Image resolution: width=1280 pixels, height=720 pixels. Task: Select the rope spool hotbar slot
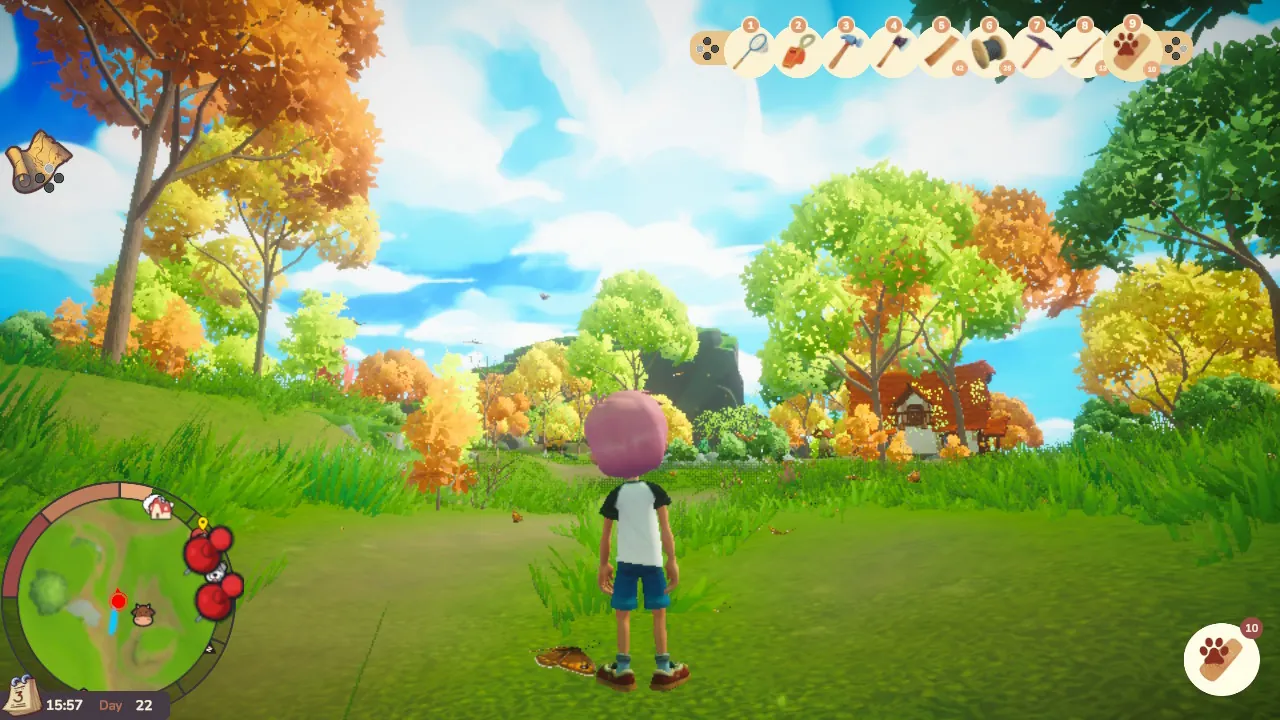(988, 50)
